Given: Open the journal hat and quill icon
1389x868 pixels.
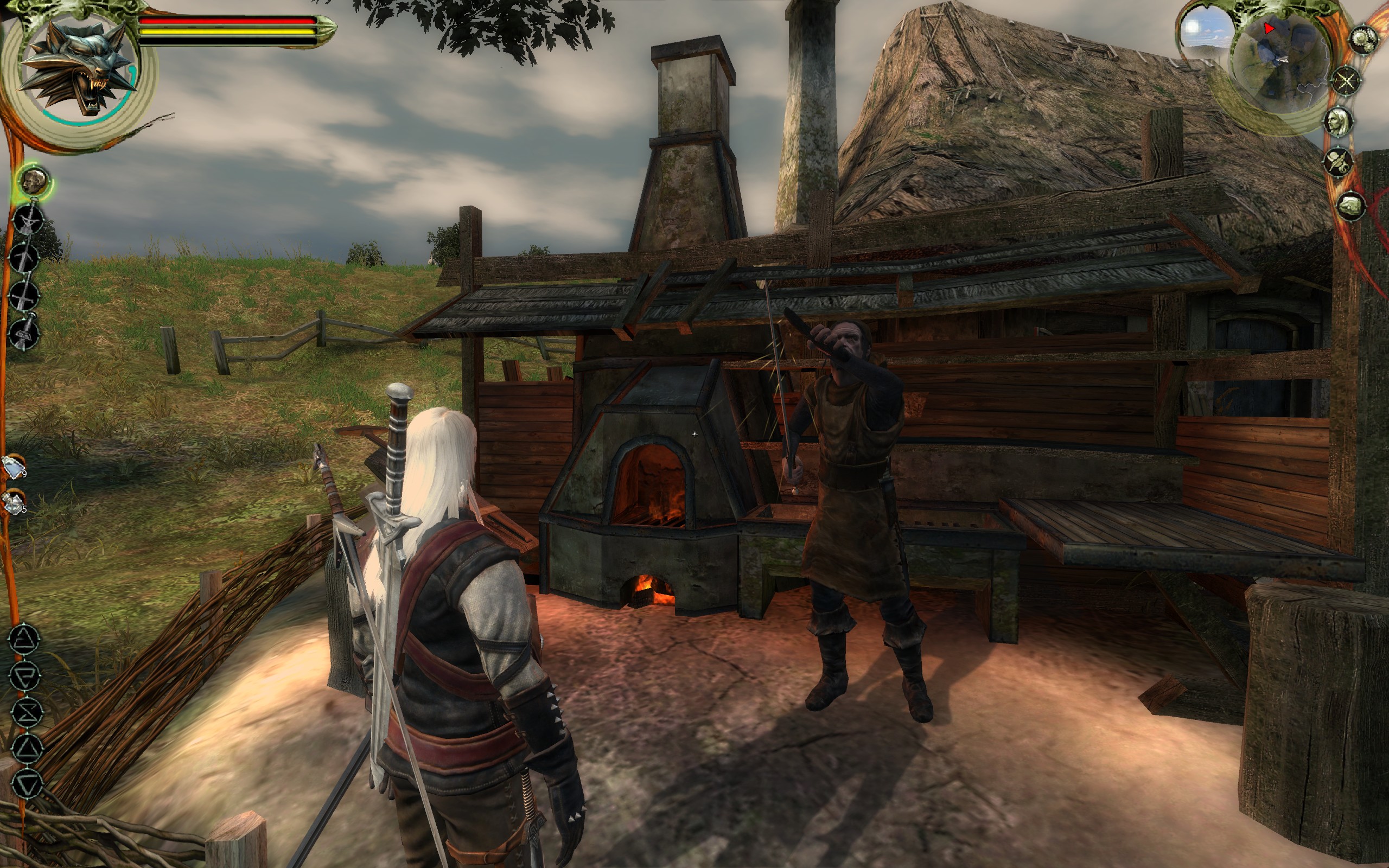Looking at the screenshot, I should (1338, 161).
